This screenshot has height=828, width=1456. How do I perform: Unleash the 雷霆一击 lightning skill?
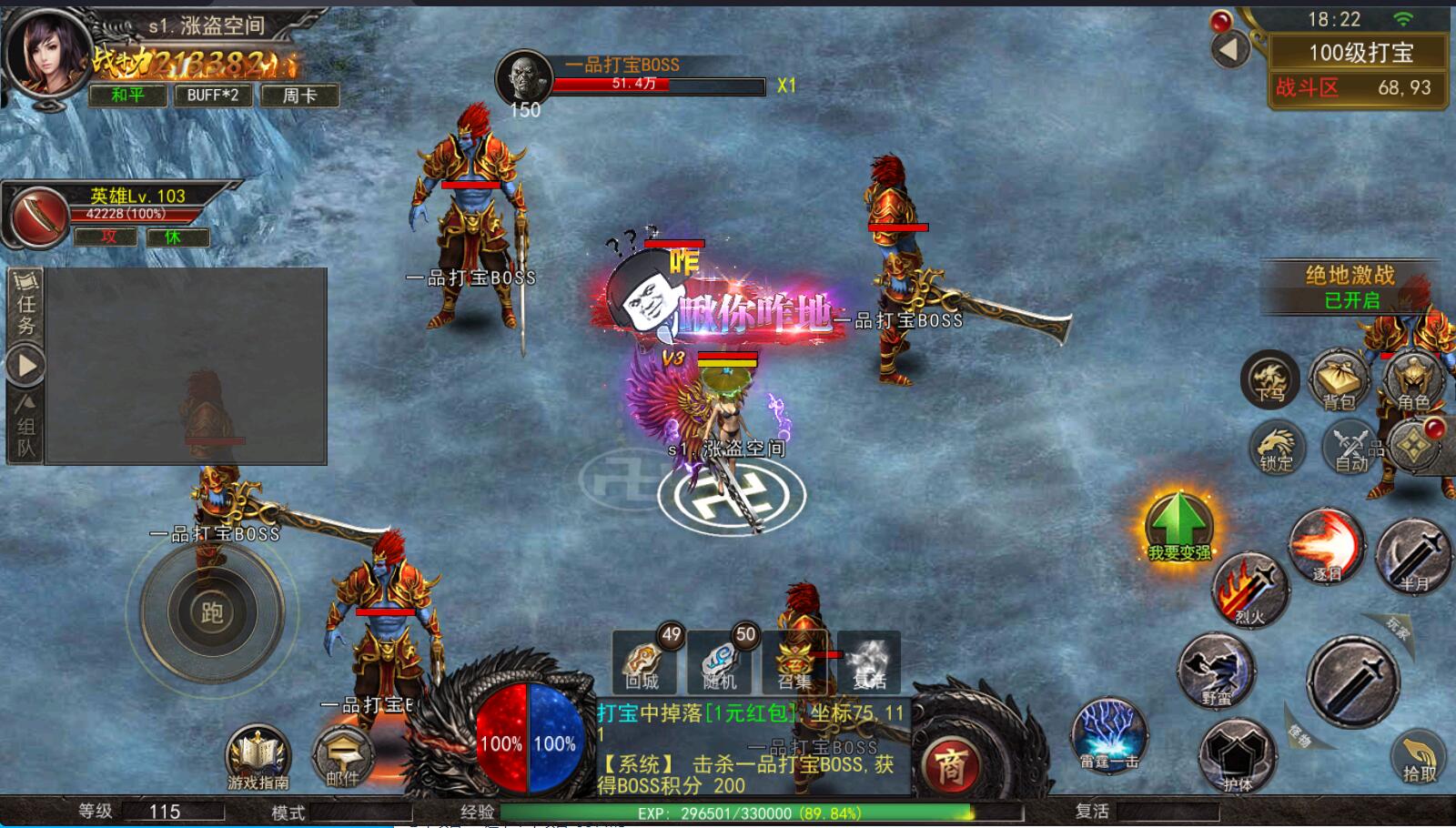tap(1108, 733)
